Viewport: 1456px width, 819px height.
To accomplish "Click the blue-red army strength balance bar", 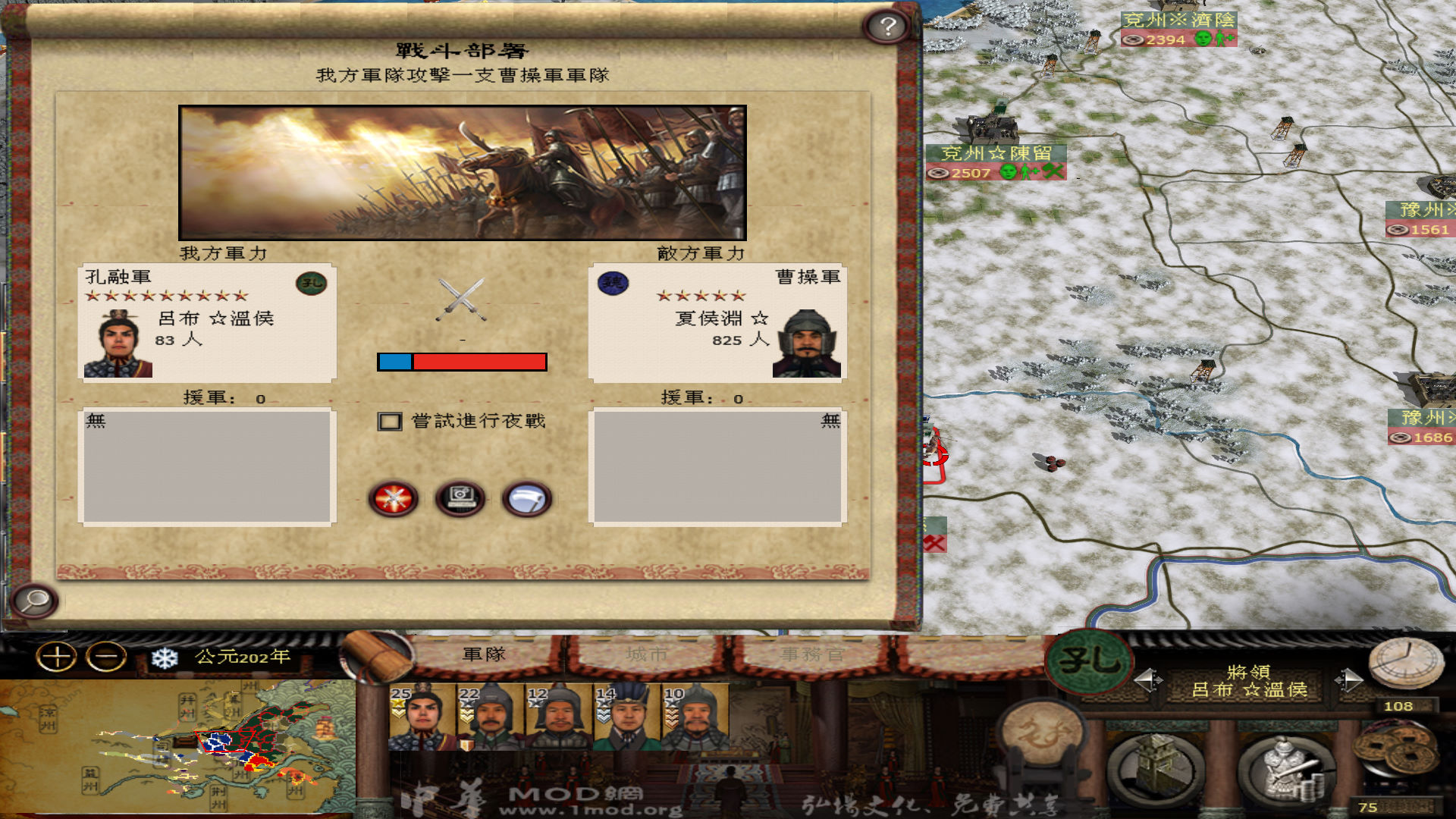I will (x=462, y=362).
